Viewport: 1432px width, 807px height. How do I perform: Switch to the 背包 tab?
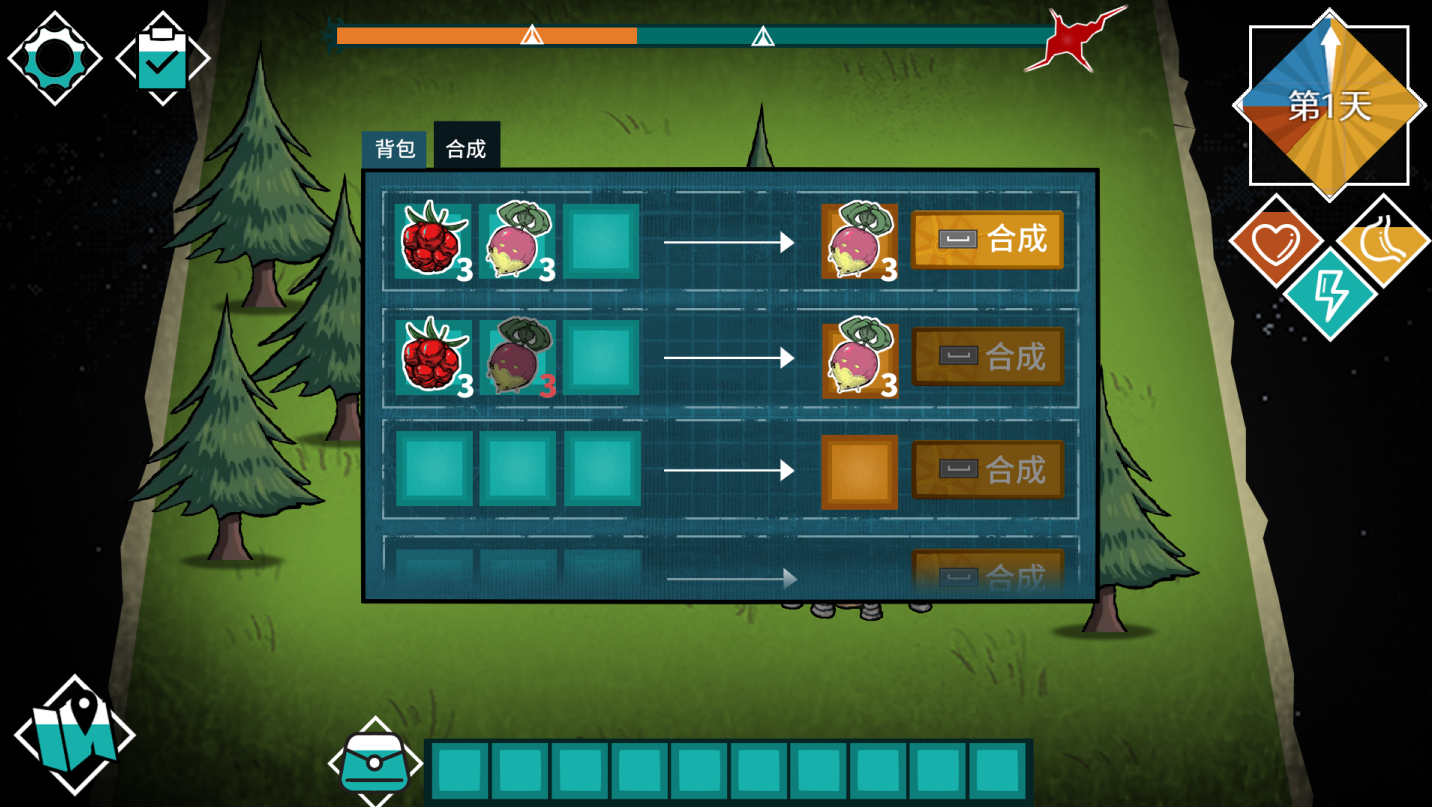tap(396, 147)
